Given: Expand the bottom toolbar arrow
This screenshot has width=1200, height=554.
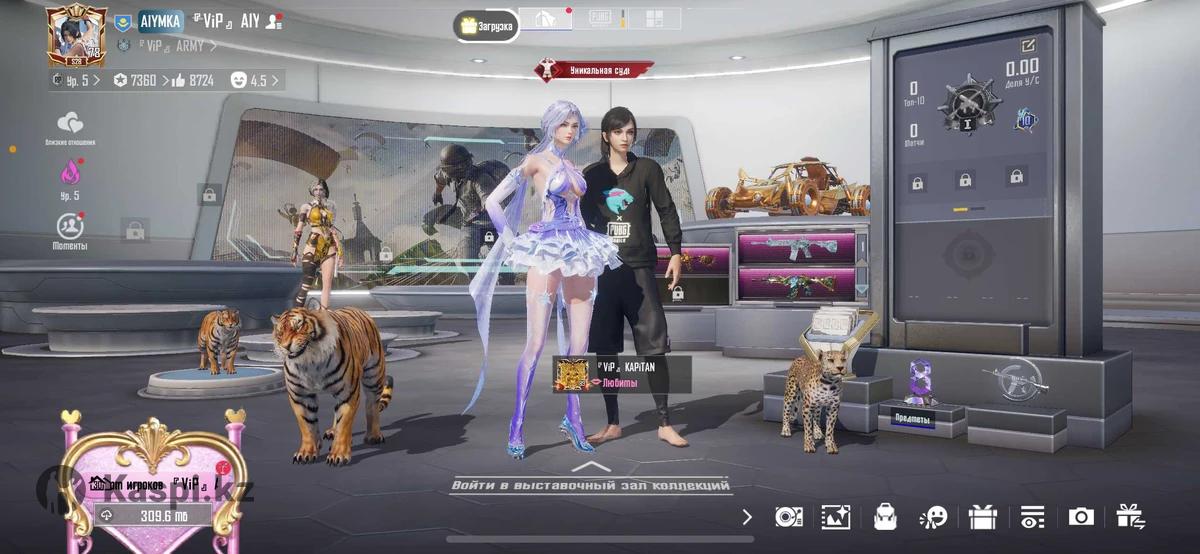Looking at the screenshot, I should point(747,517).
